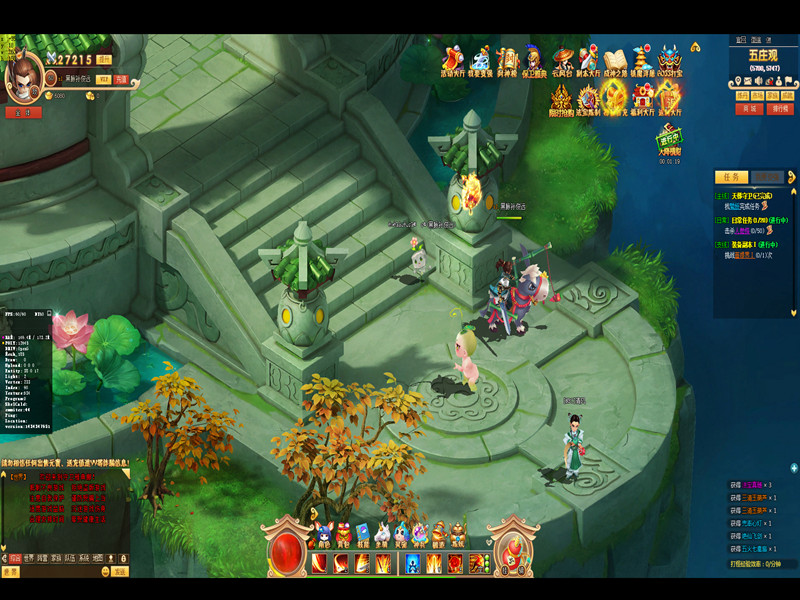The height and width of the screenshot is (600, 800).
Task: Open the 镇魔浮屠 pagoda icon
Action: pos(642,58)
